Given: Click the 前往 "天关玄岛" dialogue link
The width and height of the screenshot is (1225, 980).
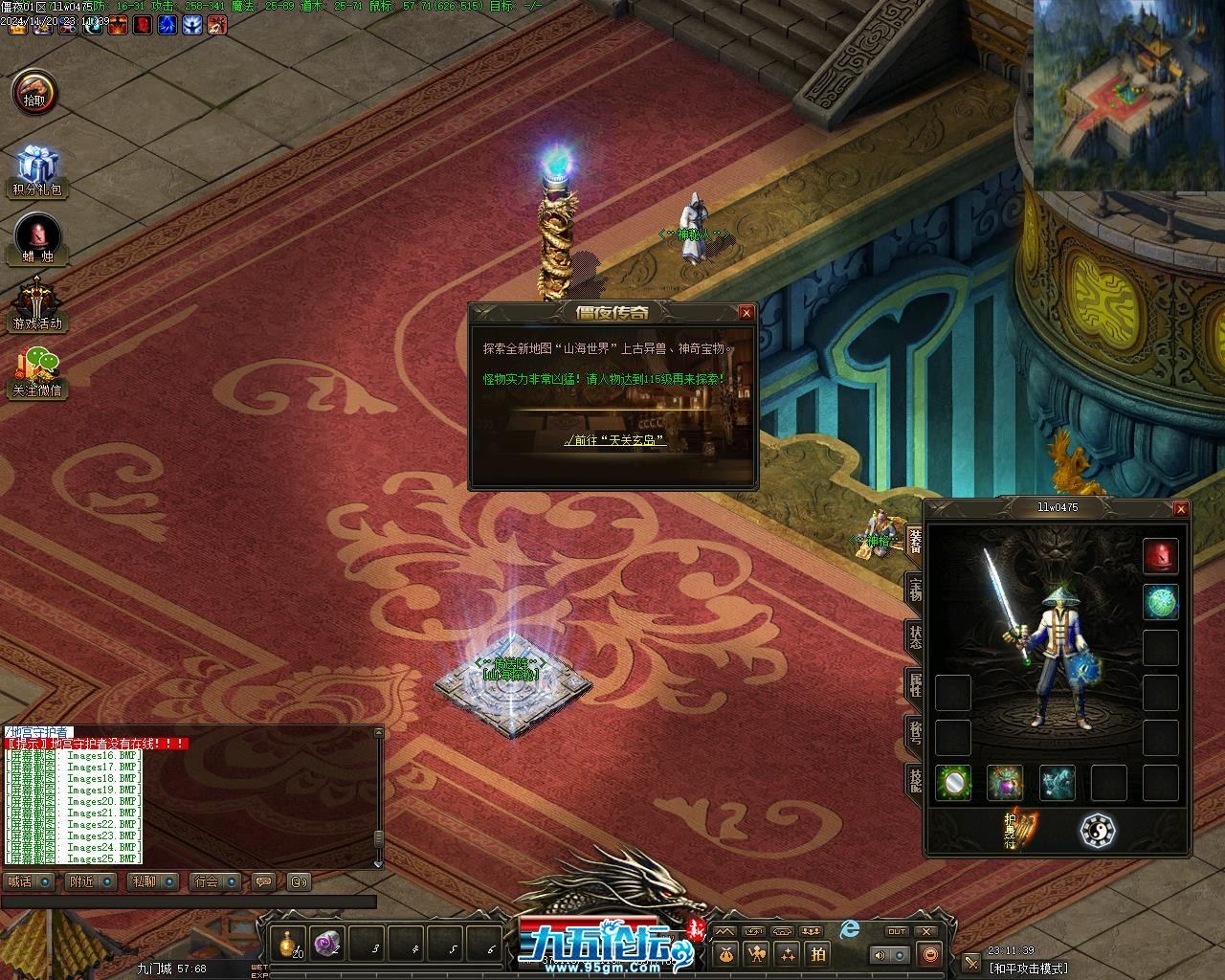Looking at the screenshot, I should pyautogui.click(x=613, y=440).
